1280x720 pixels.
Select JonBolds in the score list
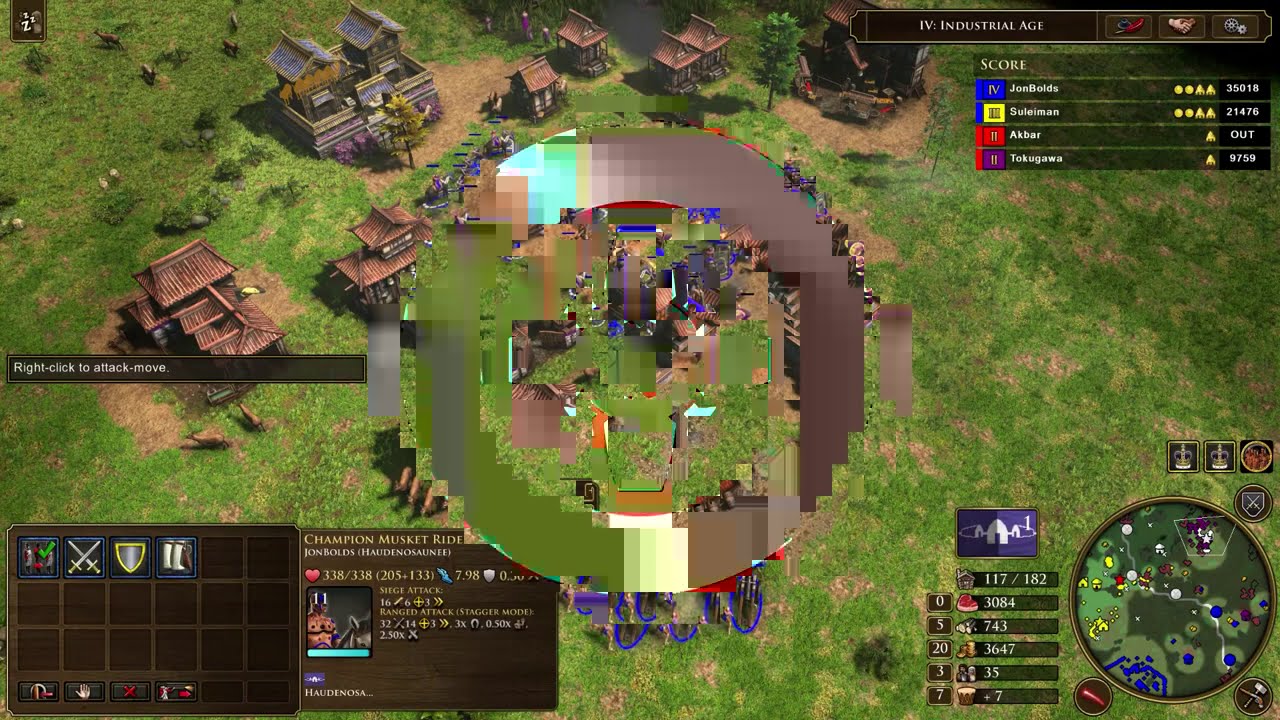pos(1034,89)
